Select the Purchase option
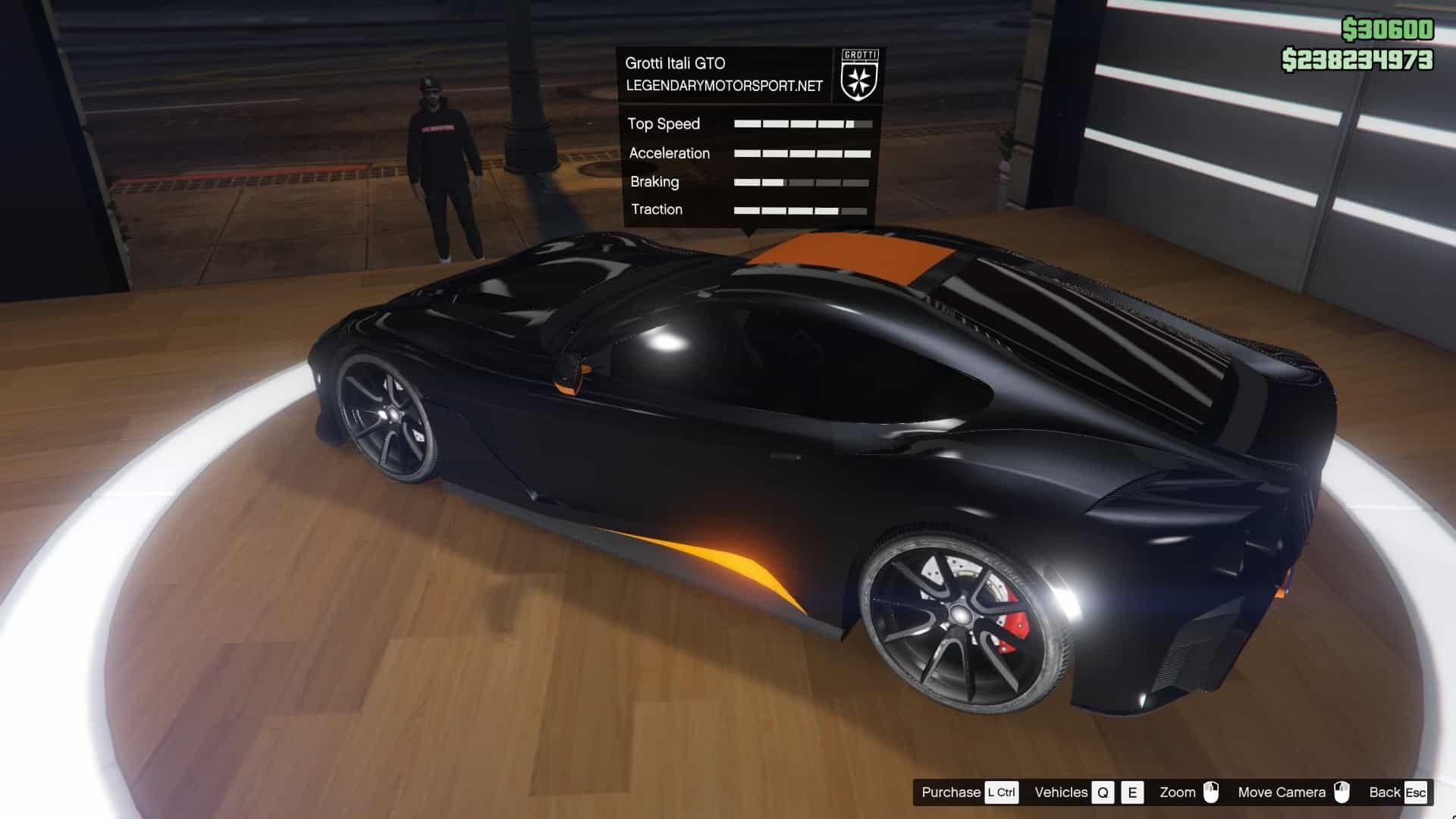This screenshot has width=1456, height=819. point(952,792)
